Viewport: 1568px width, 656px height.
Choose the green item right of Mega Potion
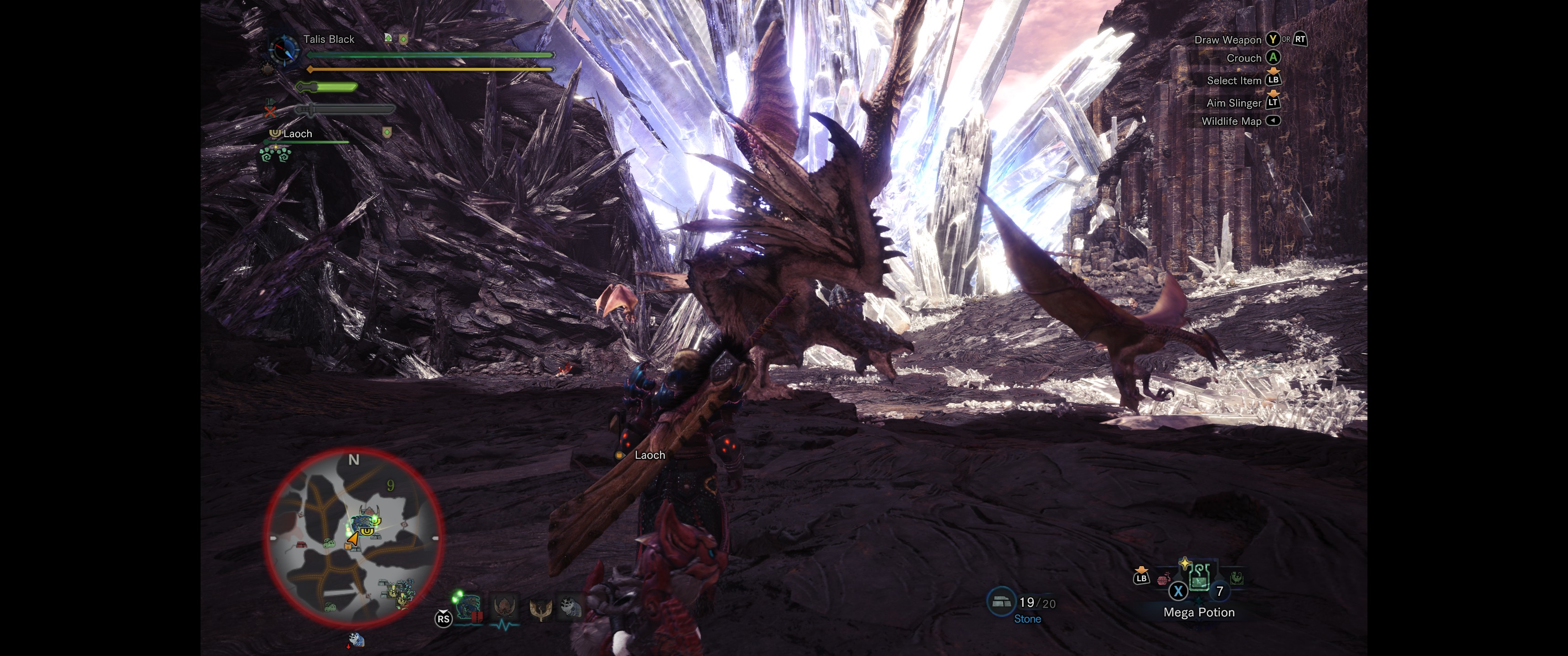[1236, 578]
